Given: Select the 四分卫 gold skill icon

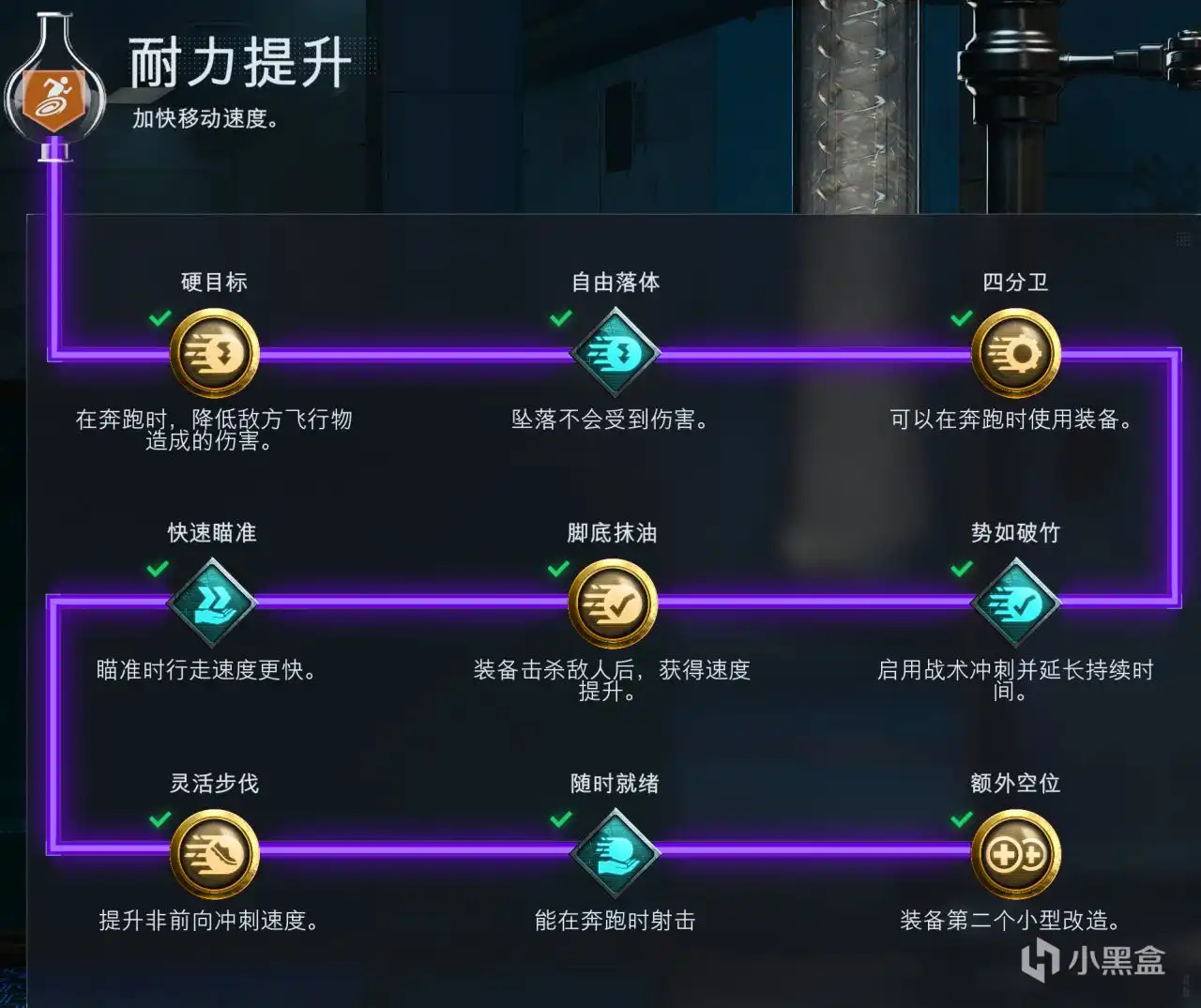Looking at the screenshot, I should click(x=1016, y=354).
